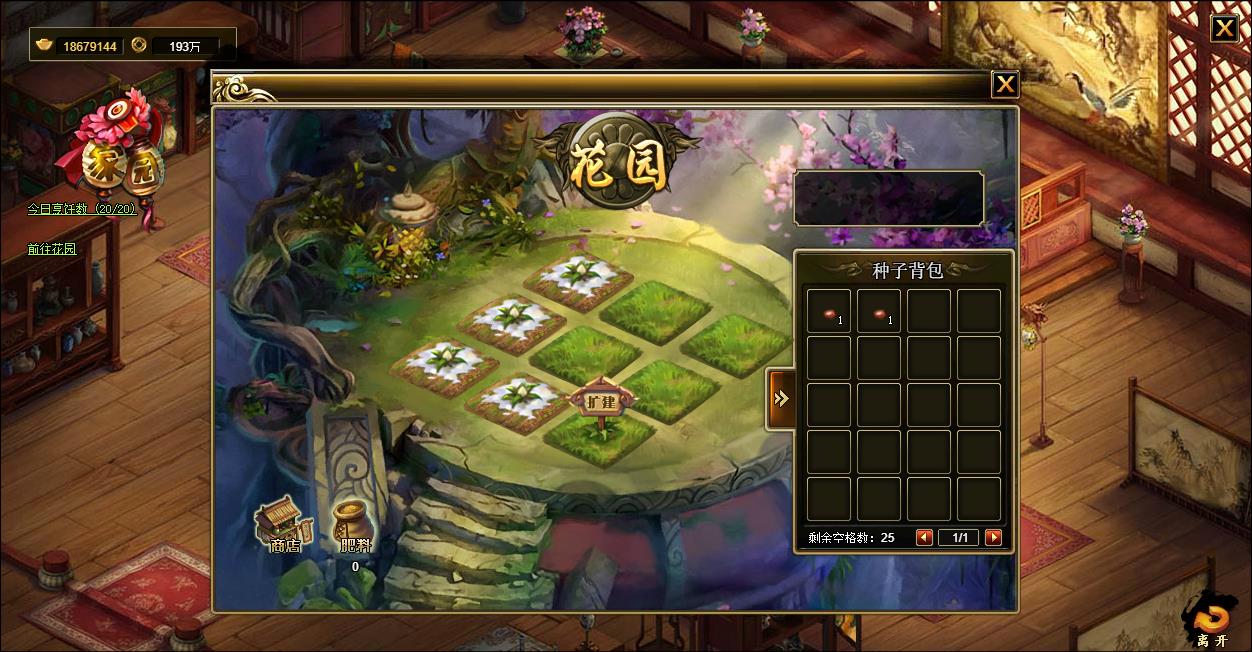Go to the next seed backpack page
Screen dimensions: 1252x652
(993, 537)
